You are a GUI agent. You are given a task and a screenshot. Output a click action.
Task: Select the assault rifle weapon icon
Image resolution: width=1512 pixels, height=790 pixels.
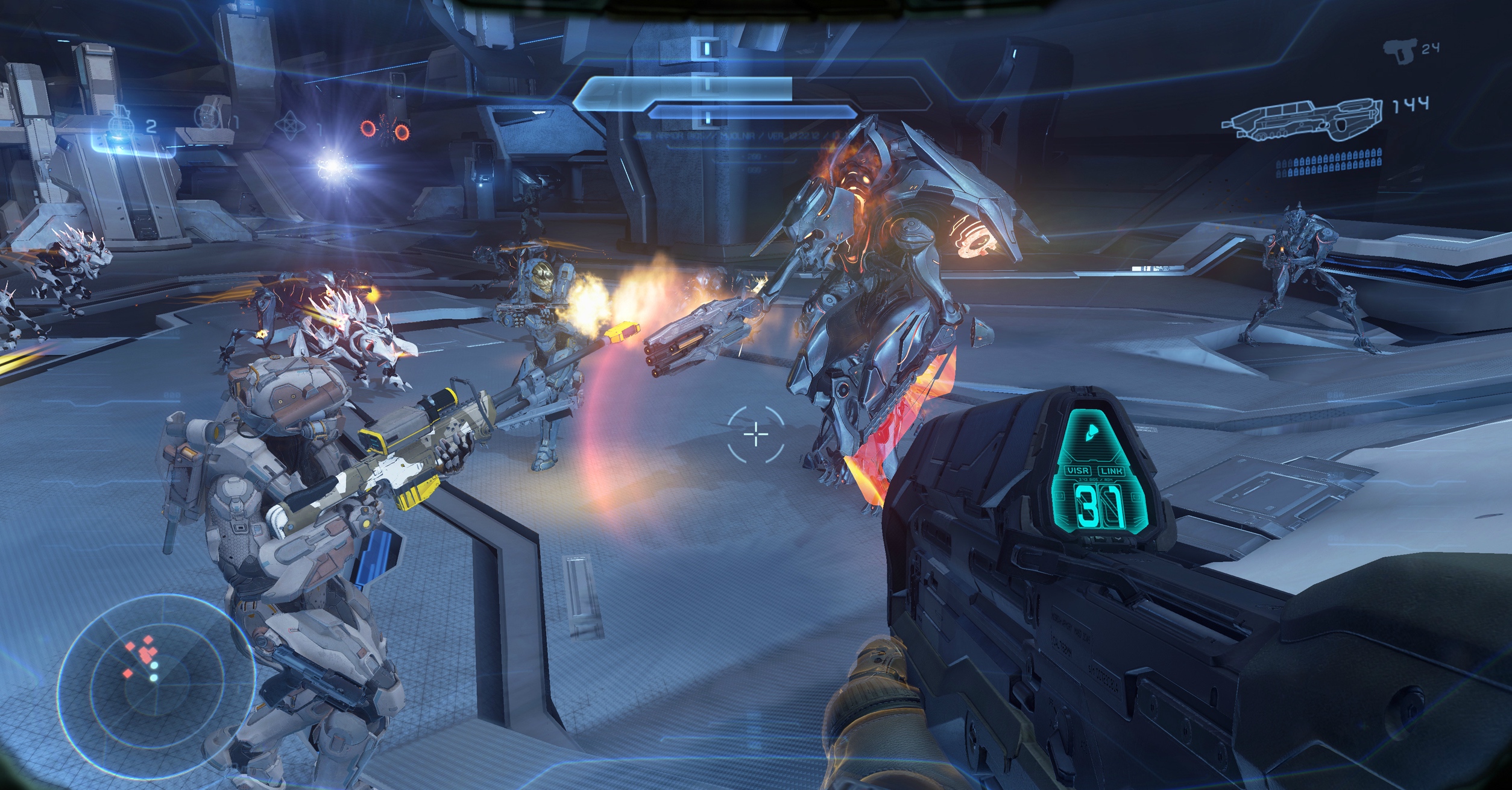point(1302,119)
